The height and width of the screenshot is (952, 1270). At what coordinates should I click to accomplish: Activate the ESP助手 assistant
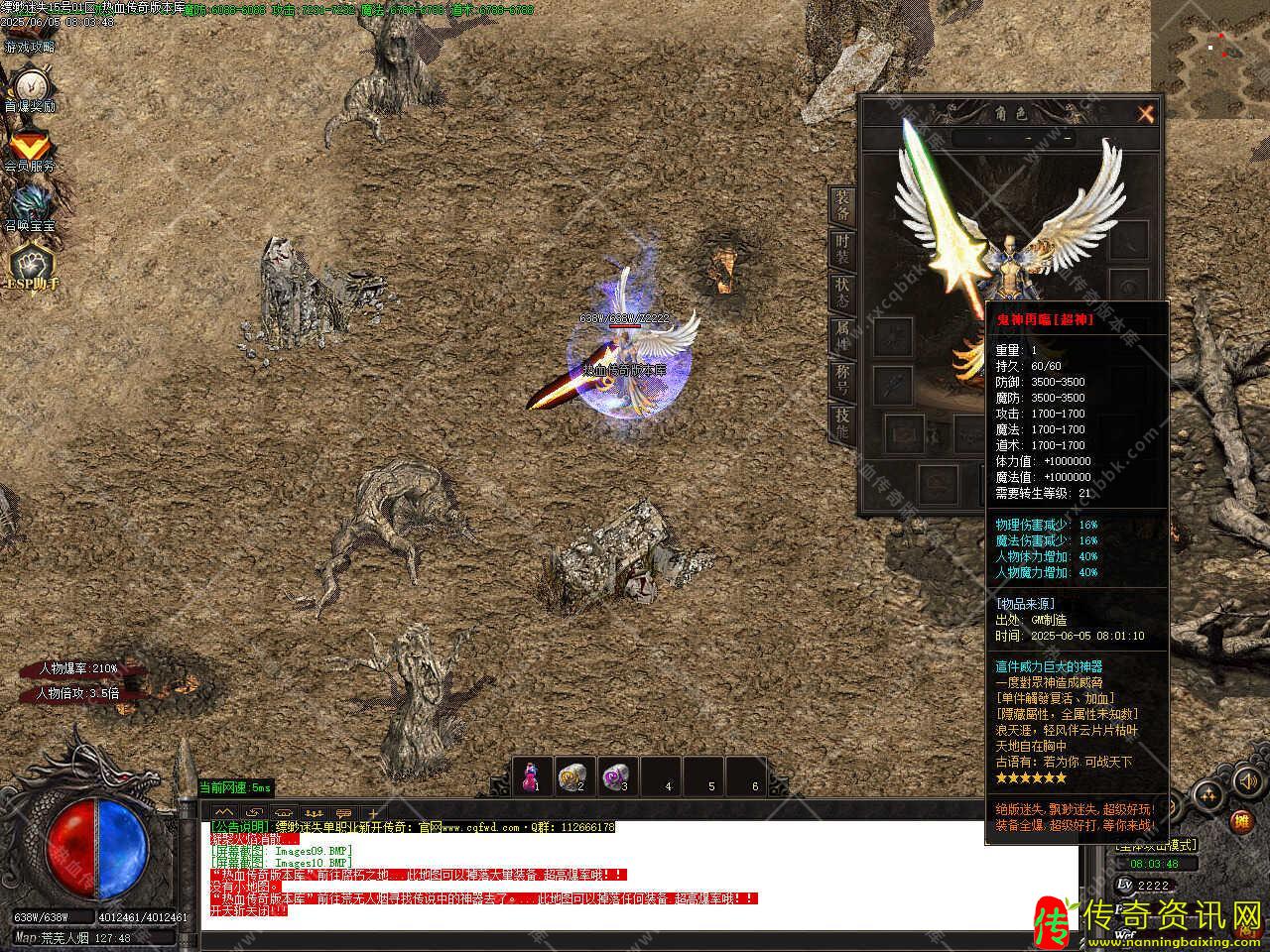31,266
